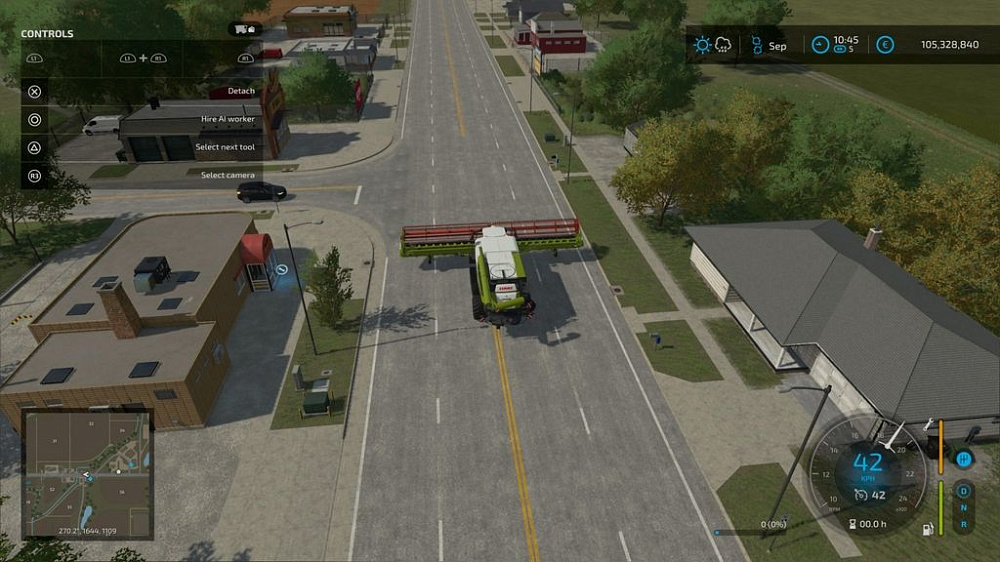Click the vehicle shop icon above the controls
This screenshot has height=562, width=1000.
coord(244,29)
